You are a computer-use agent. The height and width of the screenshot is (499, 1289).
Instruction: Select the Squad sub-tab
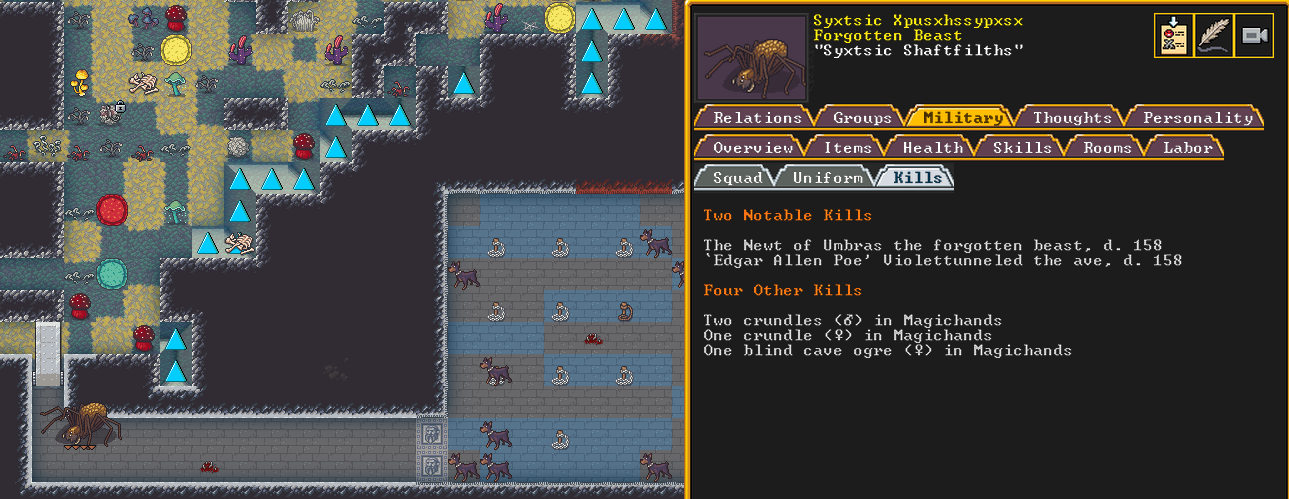pos(738,178)
